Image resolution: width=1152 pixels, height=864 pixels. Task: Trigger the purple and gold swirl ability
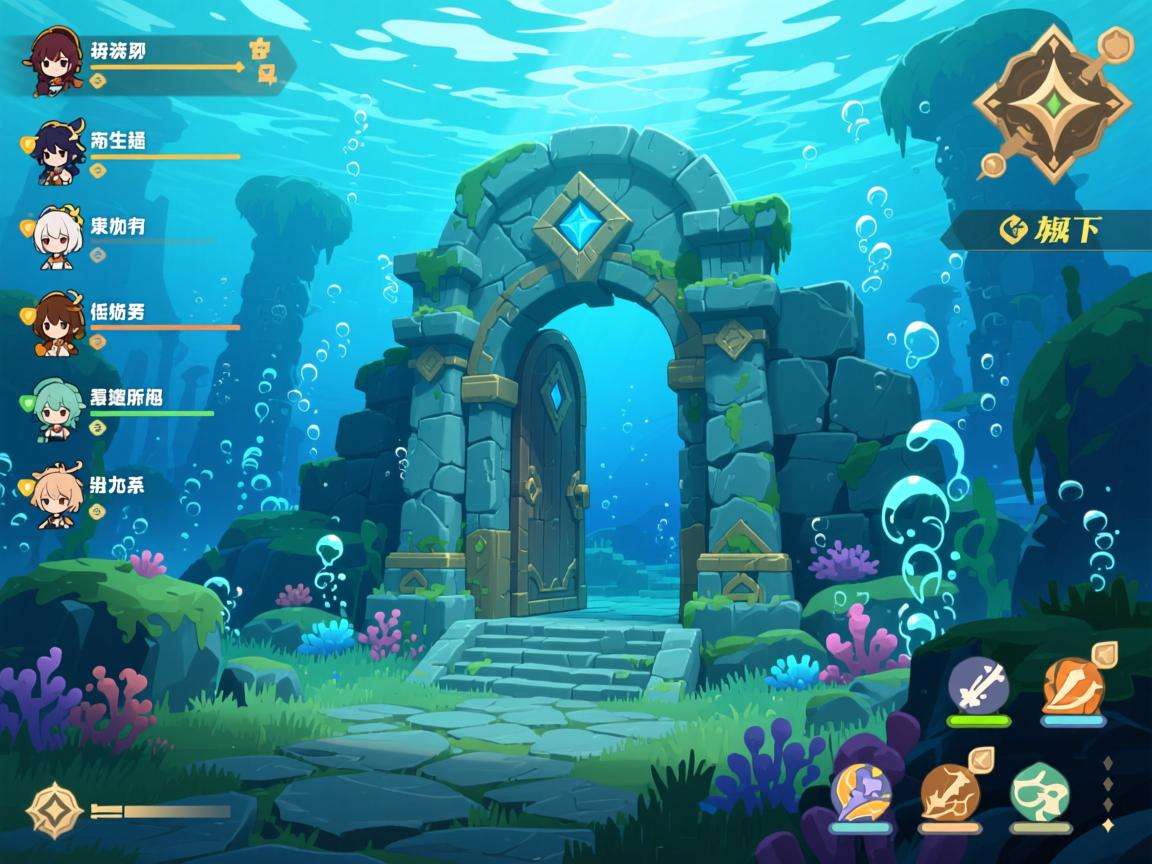(x=860, y=792)
